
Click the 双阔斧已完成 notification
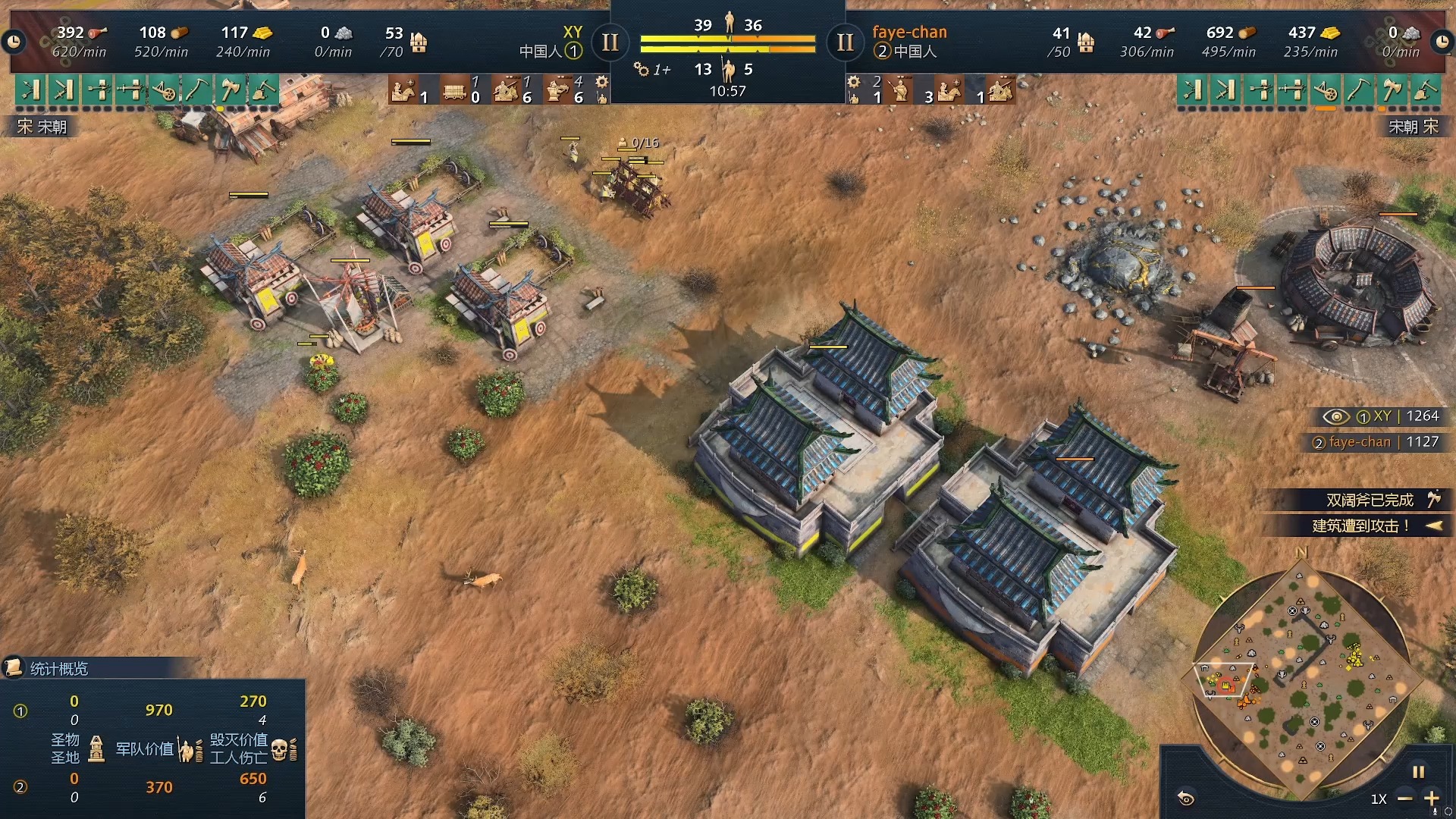[1369, 500]
